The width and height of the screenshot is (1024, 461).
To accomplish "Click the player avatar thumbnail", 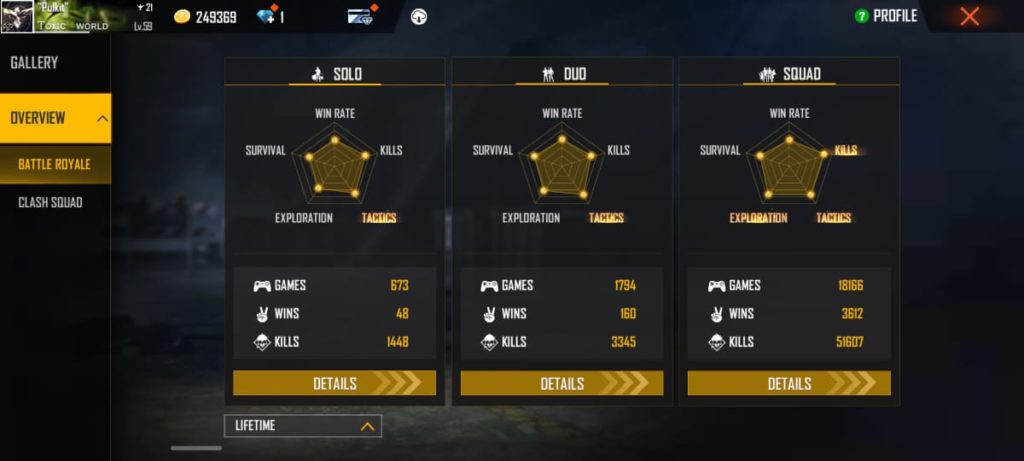I will click(17, 16).
